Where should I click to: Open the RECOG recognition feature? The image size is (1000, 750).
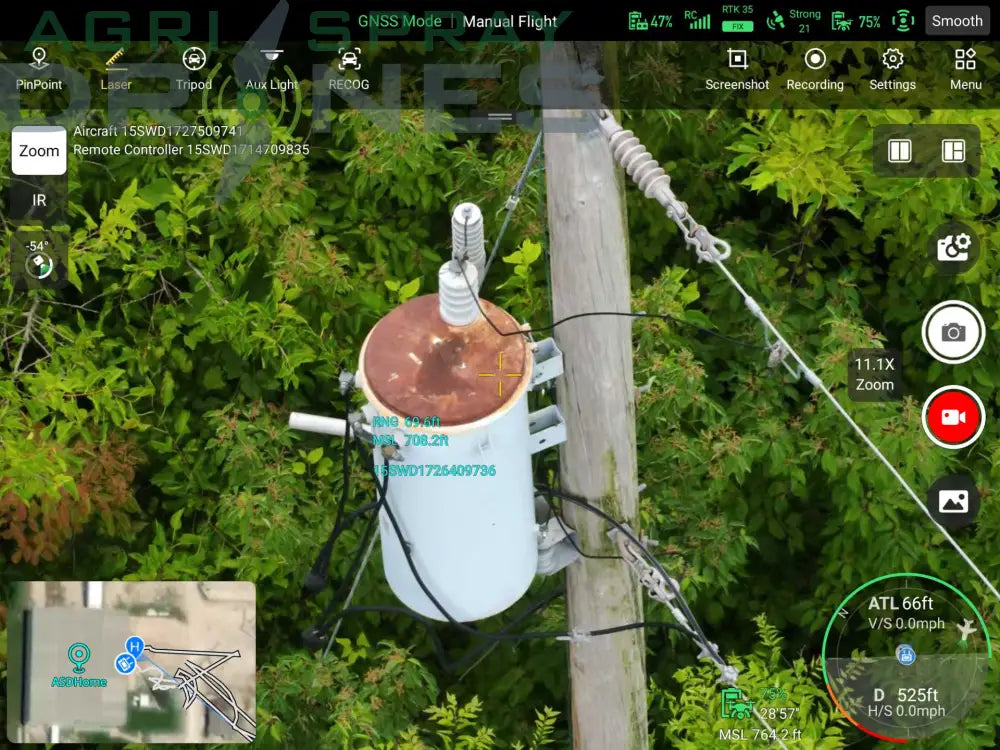click(x=349, y=68)
